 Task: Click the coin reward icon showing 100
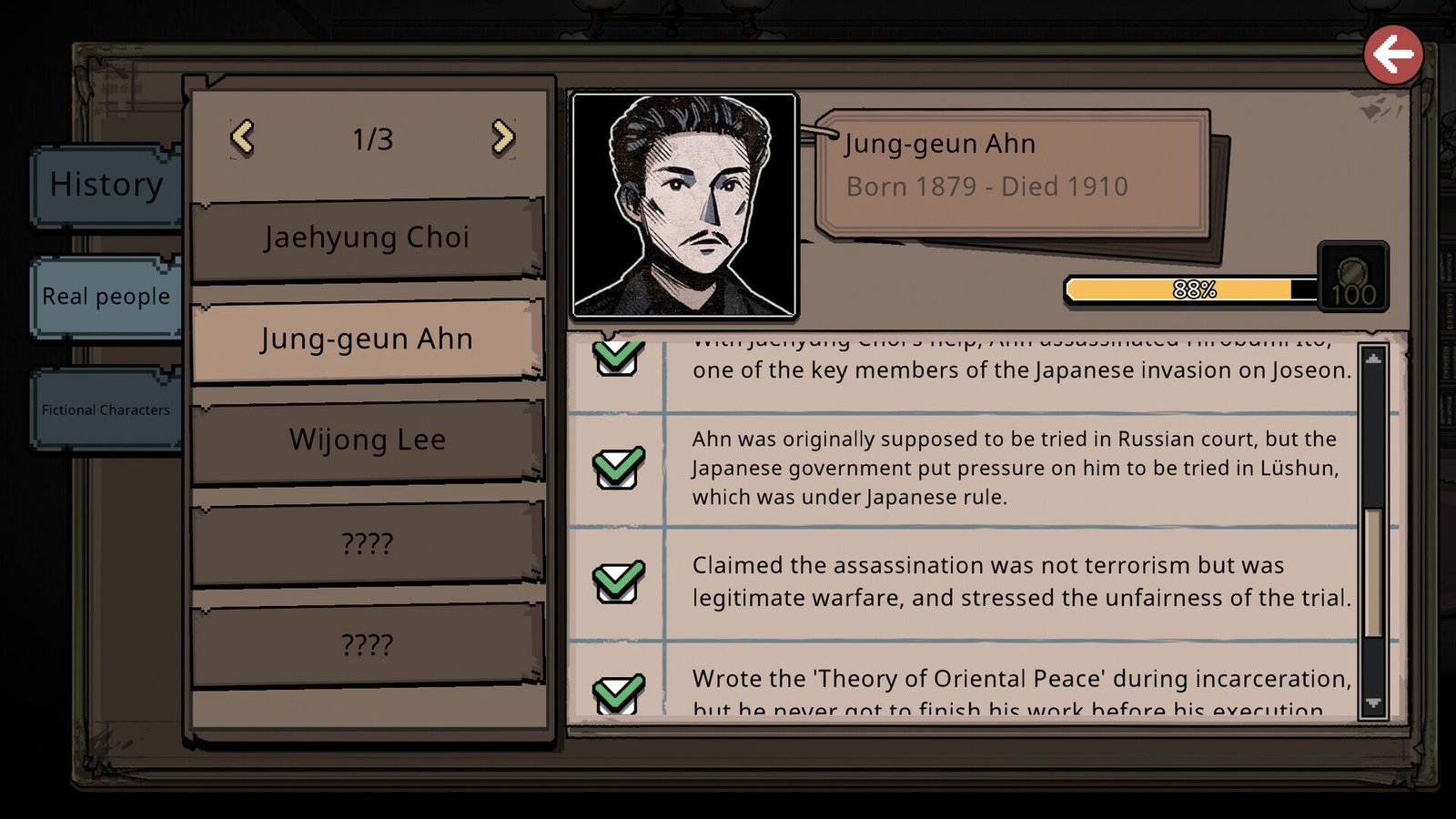tap(1353, 278)
